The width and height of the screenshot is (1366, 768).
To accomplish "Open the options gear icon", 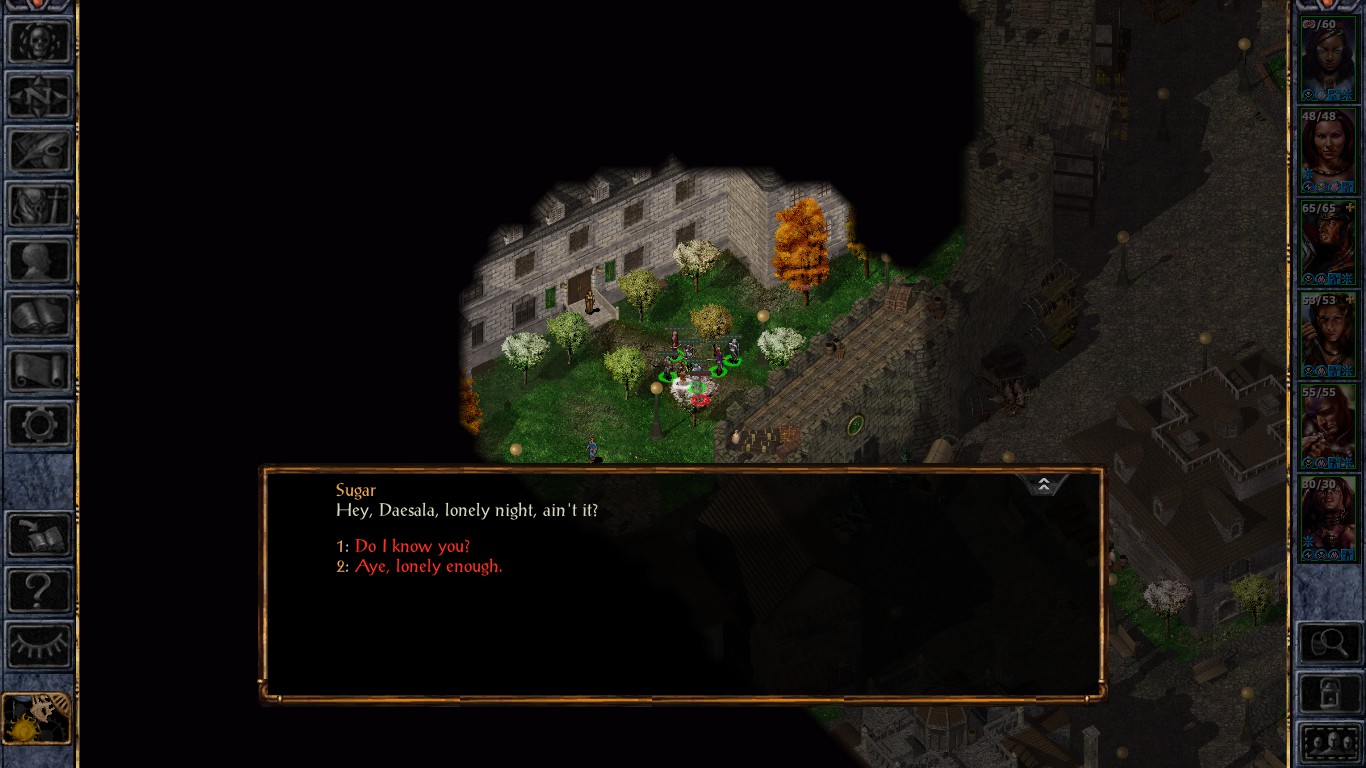I will pyautogui.click(x=40, y=425).
